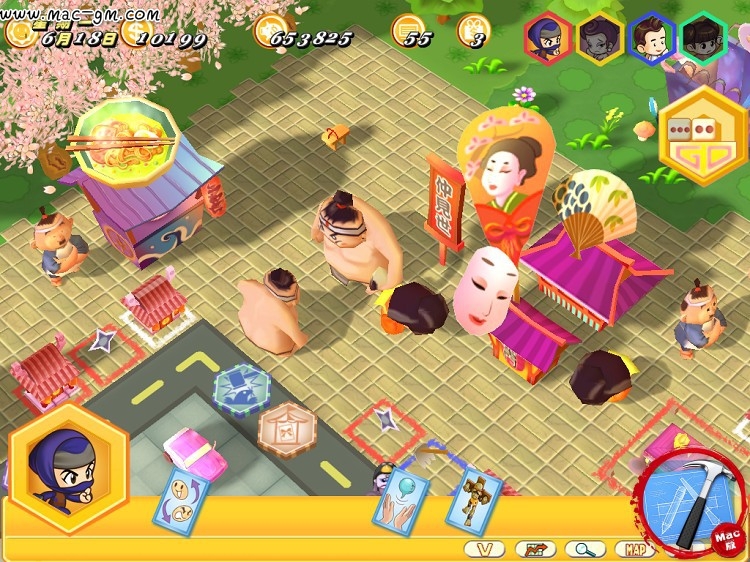This screenshot has height=562, width=750.
Task: Select the grey player portrait with yellow border
Action: click(600, 39)
